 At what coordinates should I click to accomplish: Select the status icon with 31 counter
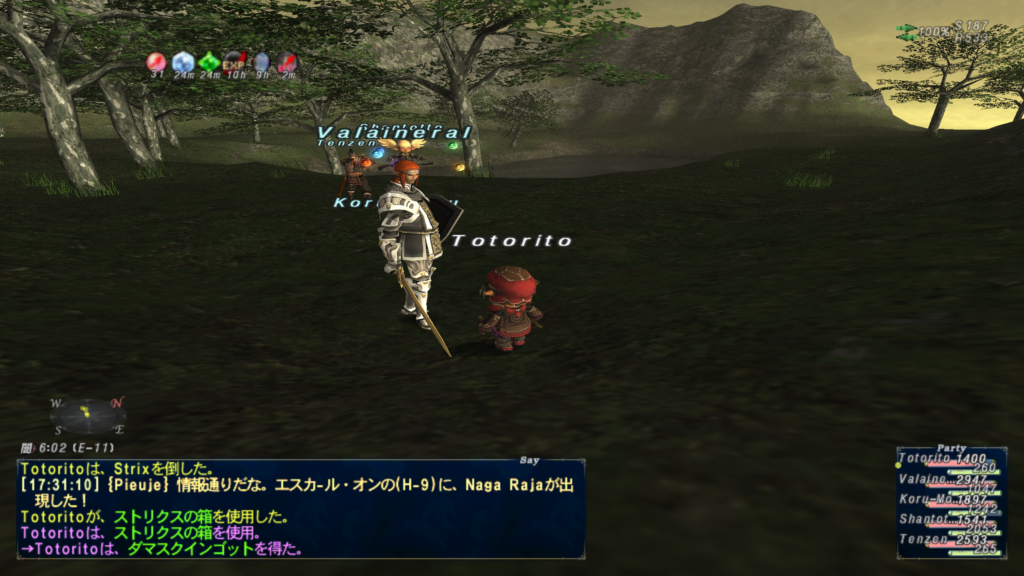[157, 63]
